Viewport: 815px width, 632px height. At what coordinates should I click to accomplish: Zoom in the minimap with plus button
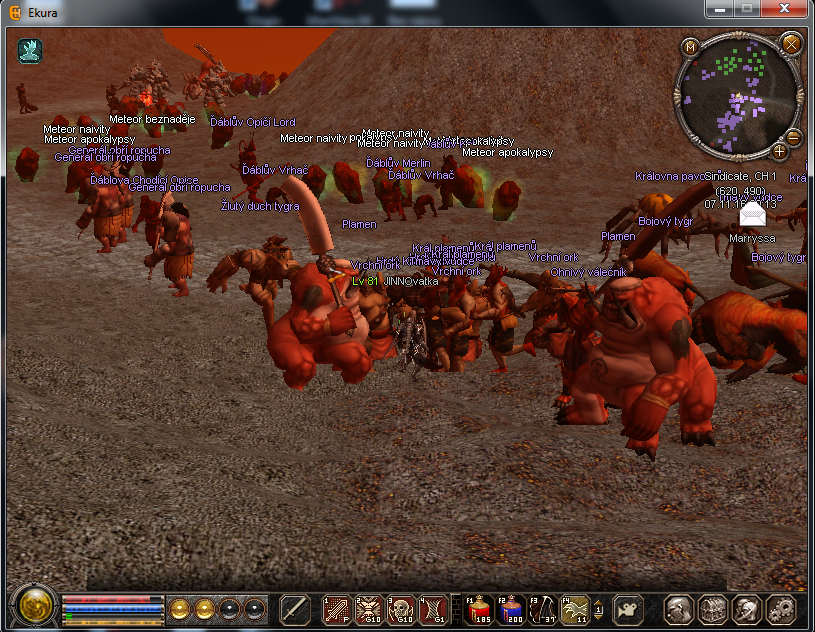779,151
